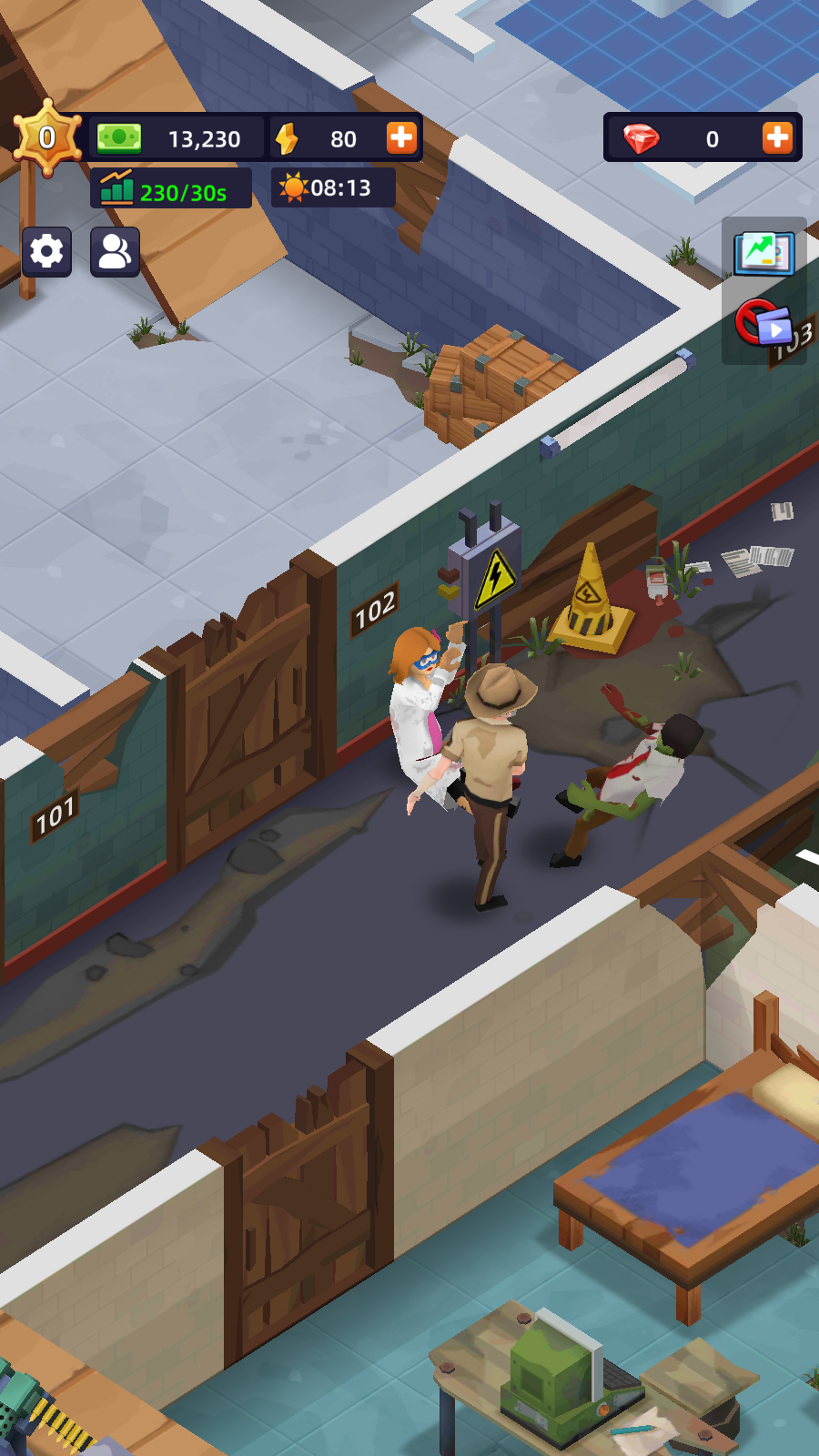Image resolution: width=819 pixels, height=1456 pixels.
Task: Buy red gems with the plus button
Action: 777,138
